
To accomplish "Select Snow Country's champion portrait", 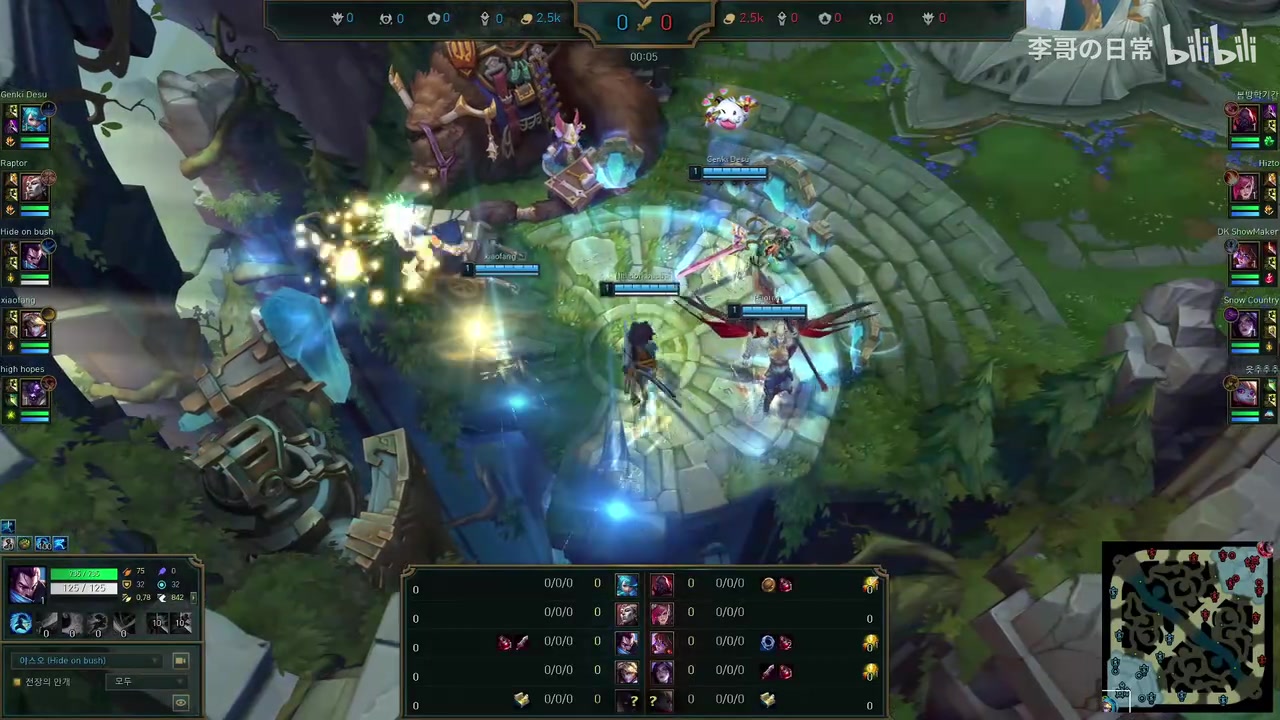I will pos(1244,324).
